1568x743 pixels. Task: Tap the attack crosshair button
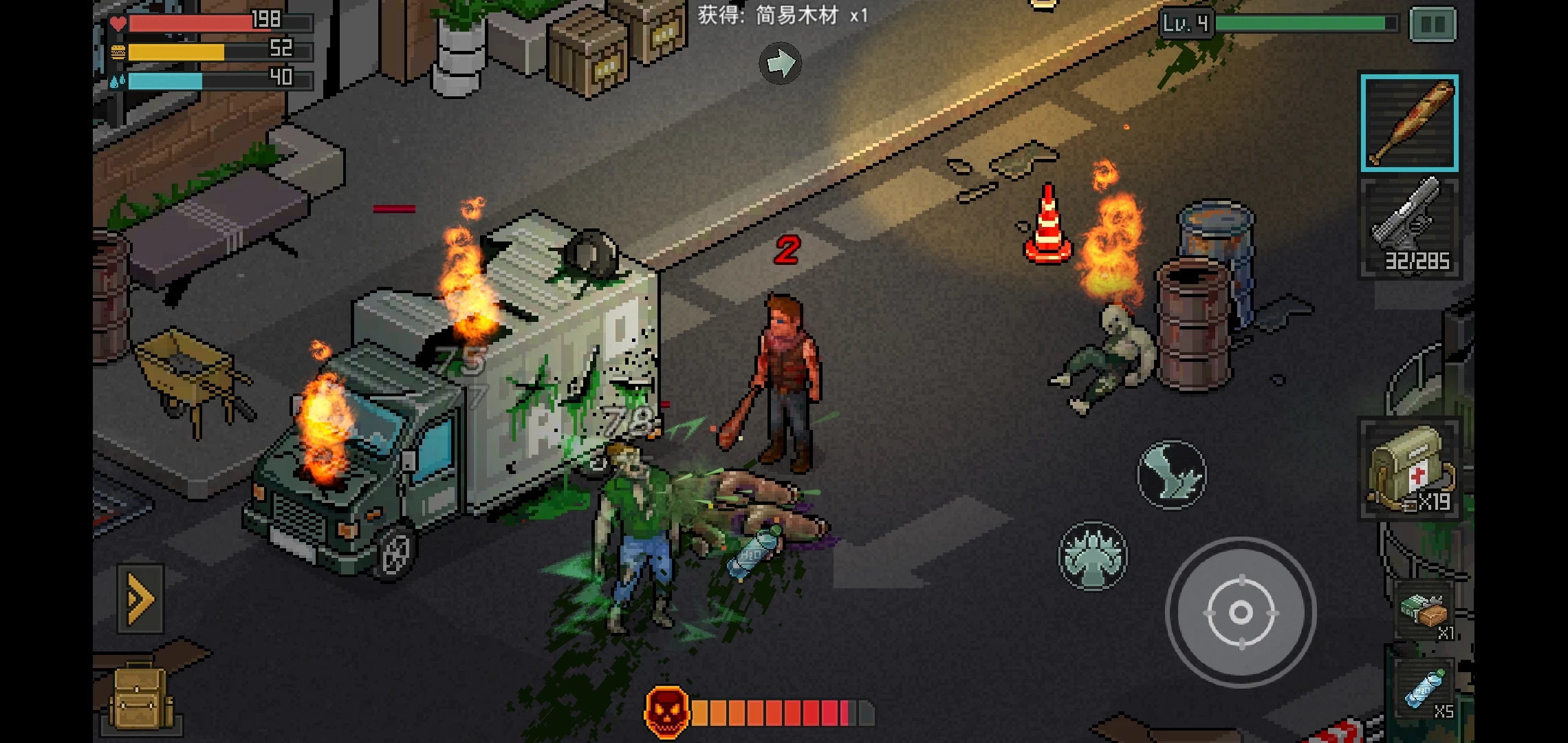[1241, 612]
